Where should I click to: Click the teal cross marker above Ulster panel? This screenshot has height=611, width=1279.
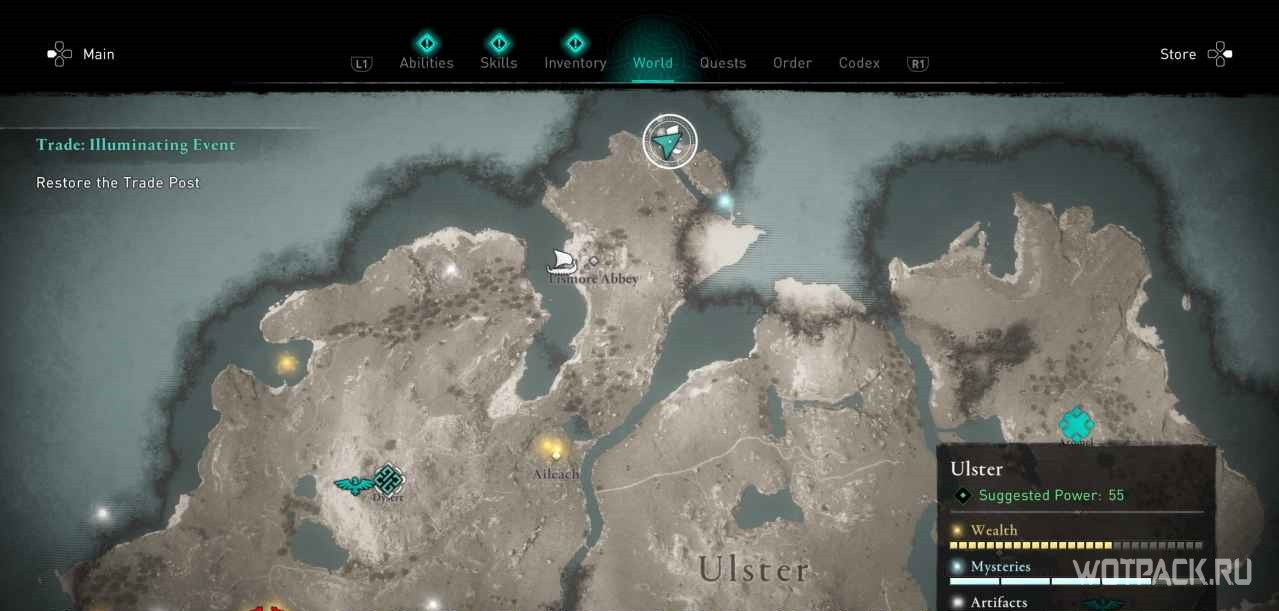coord(1076,424)
